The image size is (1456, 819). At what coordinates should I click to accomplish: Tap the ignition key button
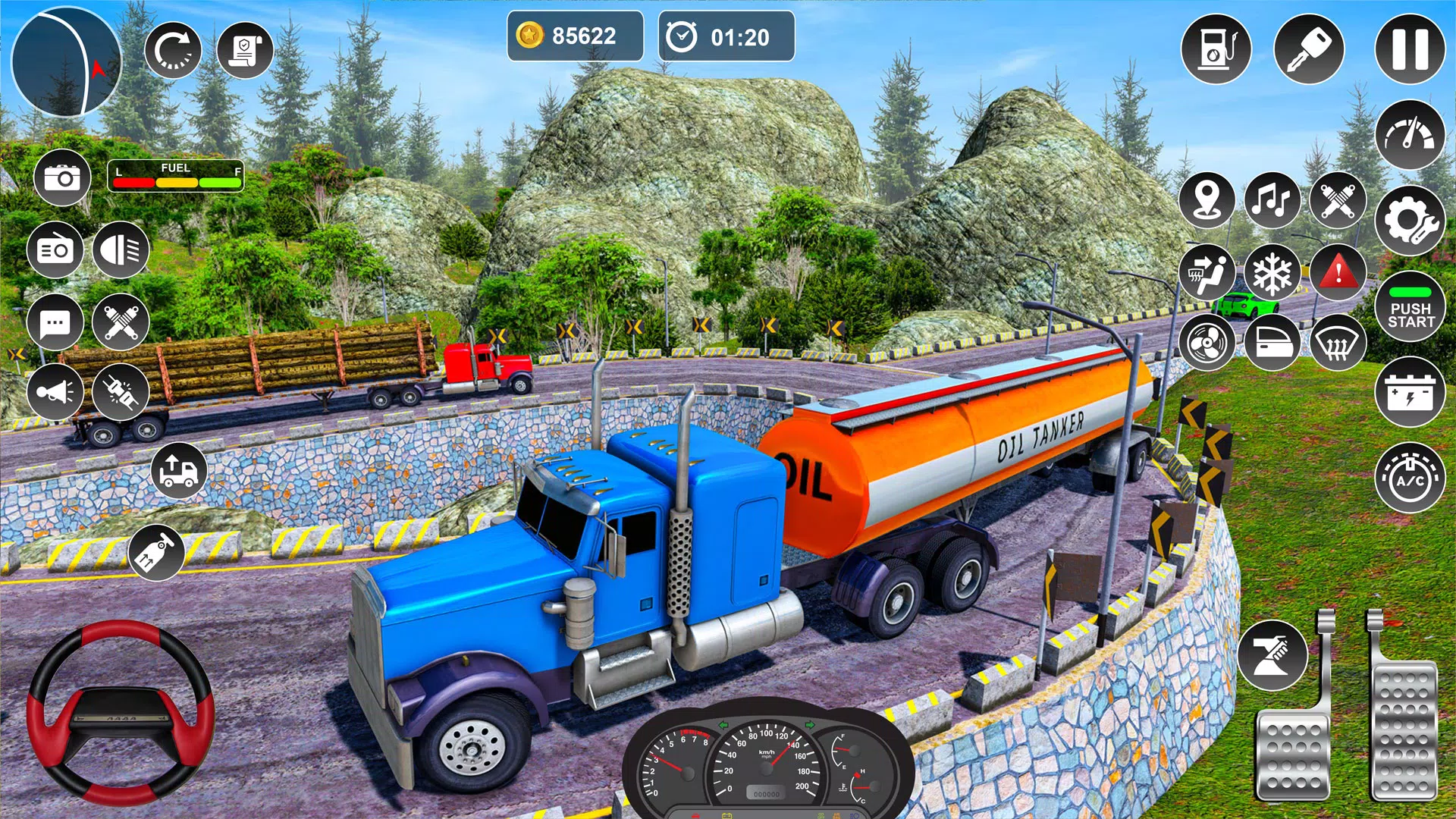click(1309, 49)
